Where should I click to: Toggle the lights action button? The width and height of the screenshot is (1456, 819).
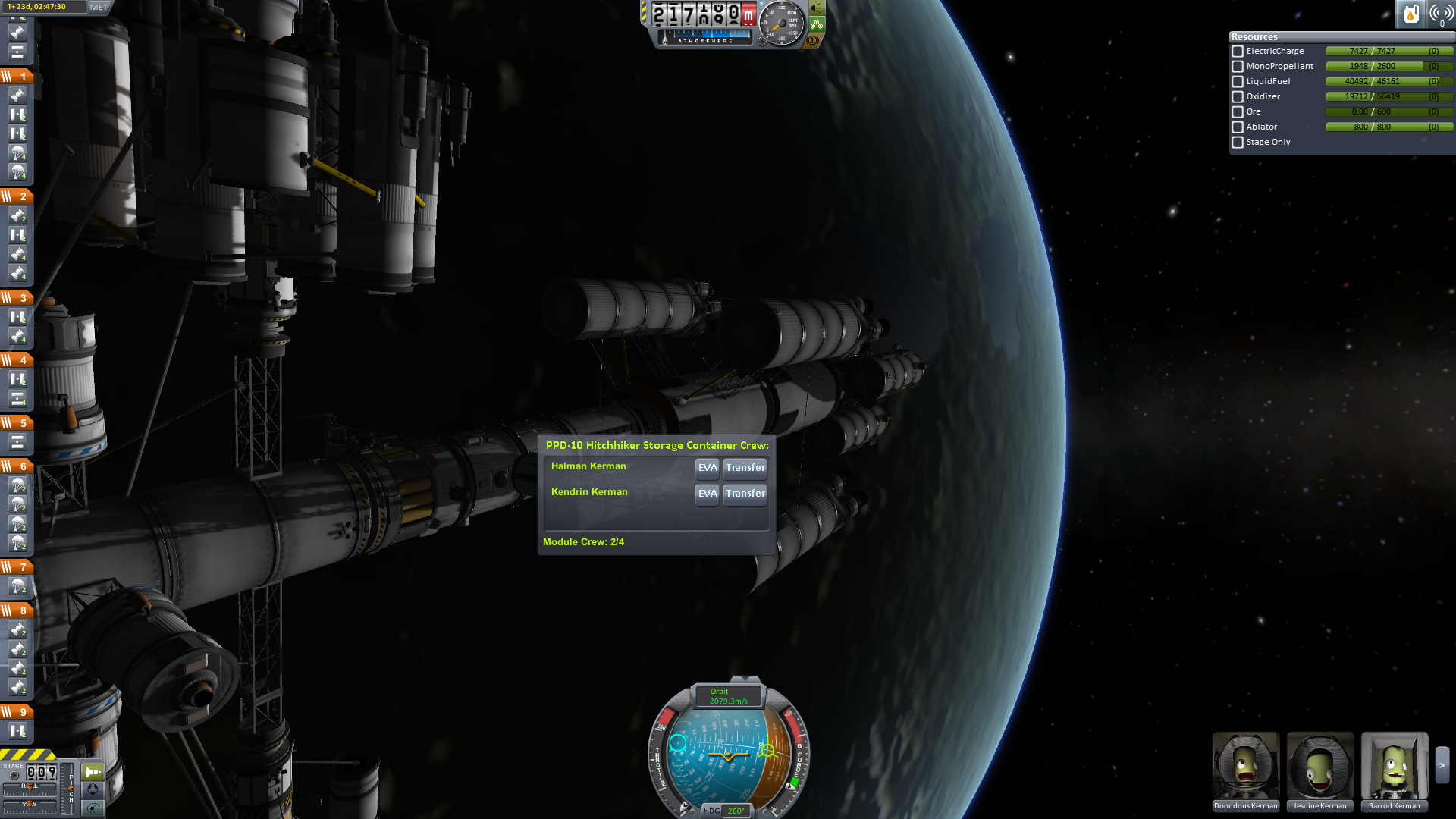[x=817, y=8]
